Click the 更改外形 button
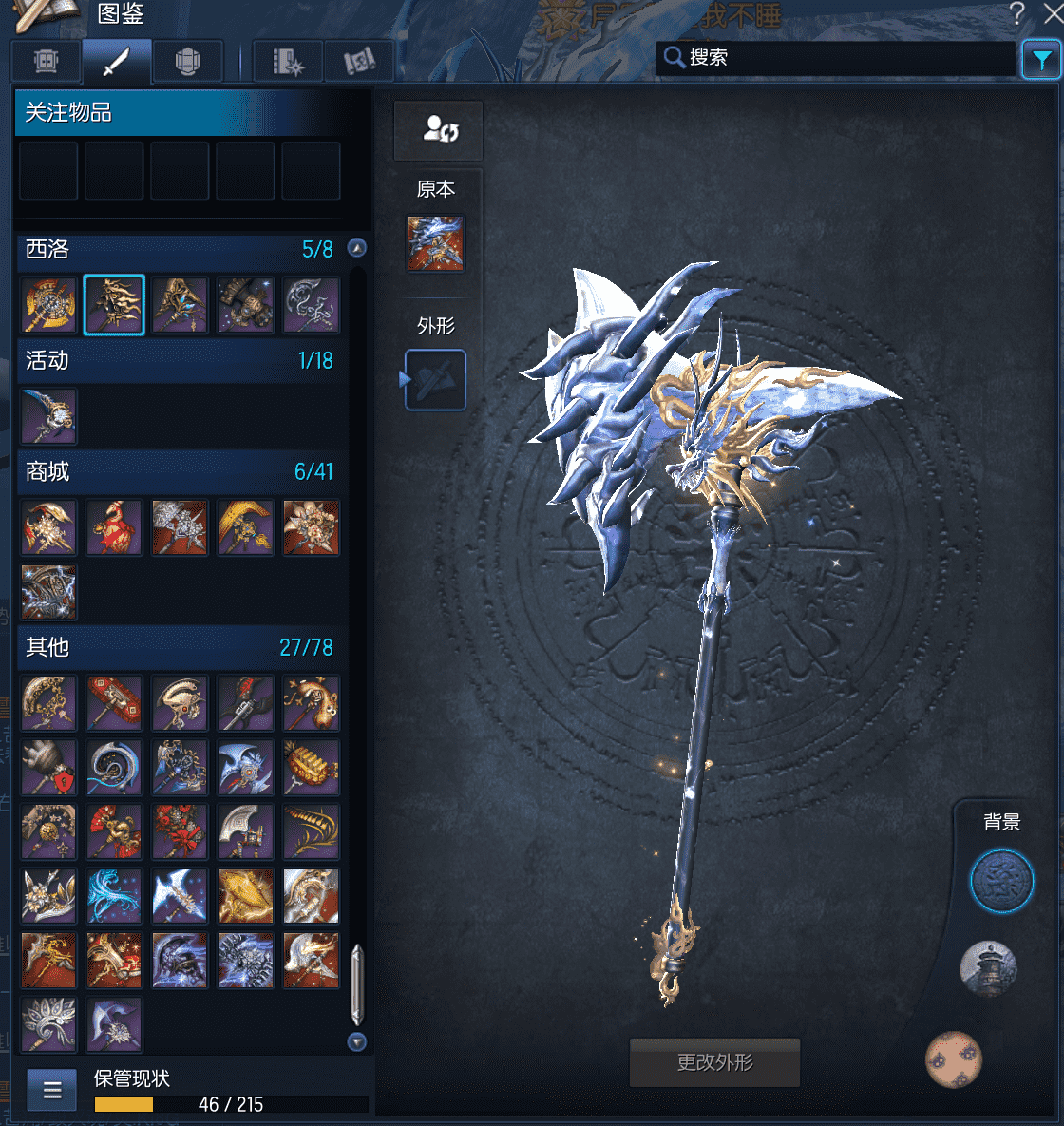 [714, 1062]
